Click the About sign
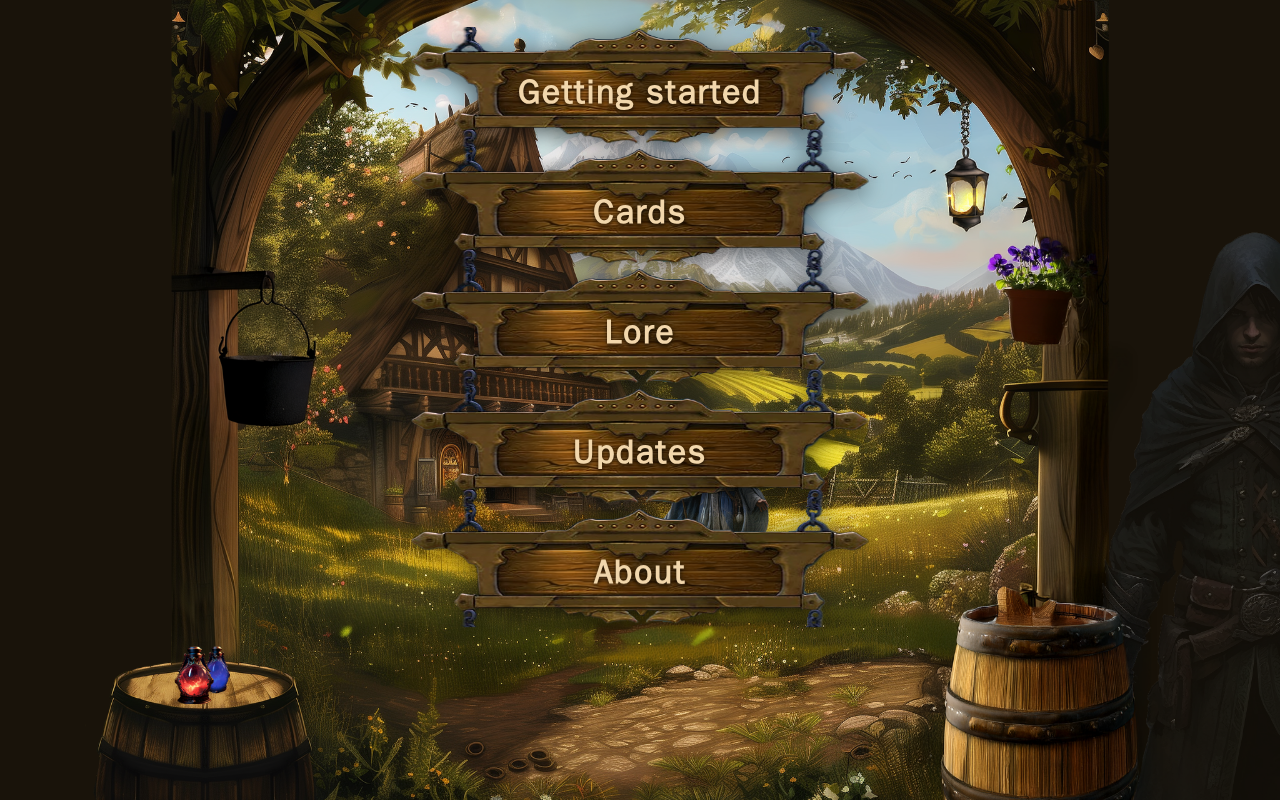 click(639, 572)
